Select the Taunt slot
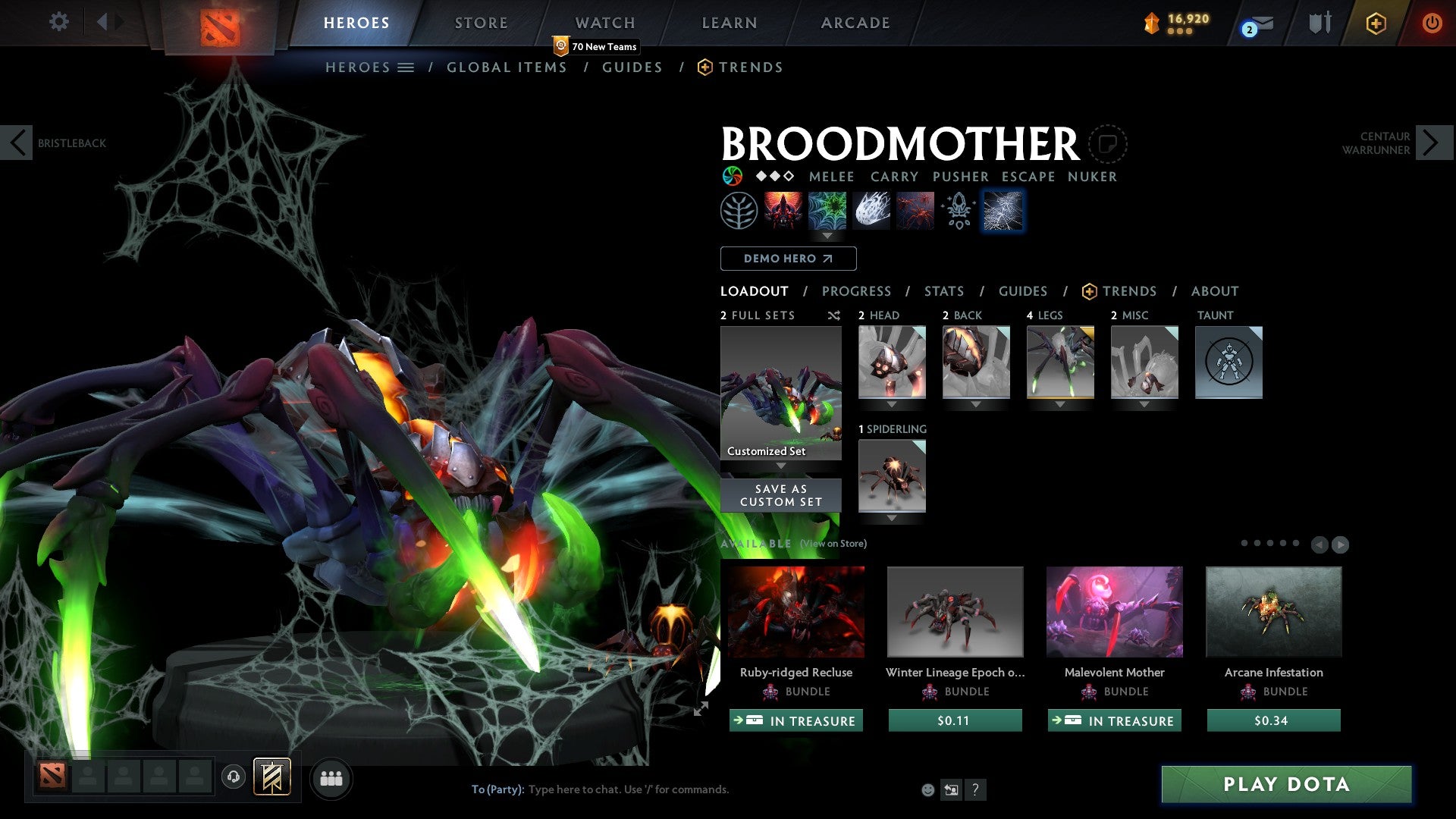Image resolution: width=1456 pixels, height=819 pixels. 1228,362
